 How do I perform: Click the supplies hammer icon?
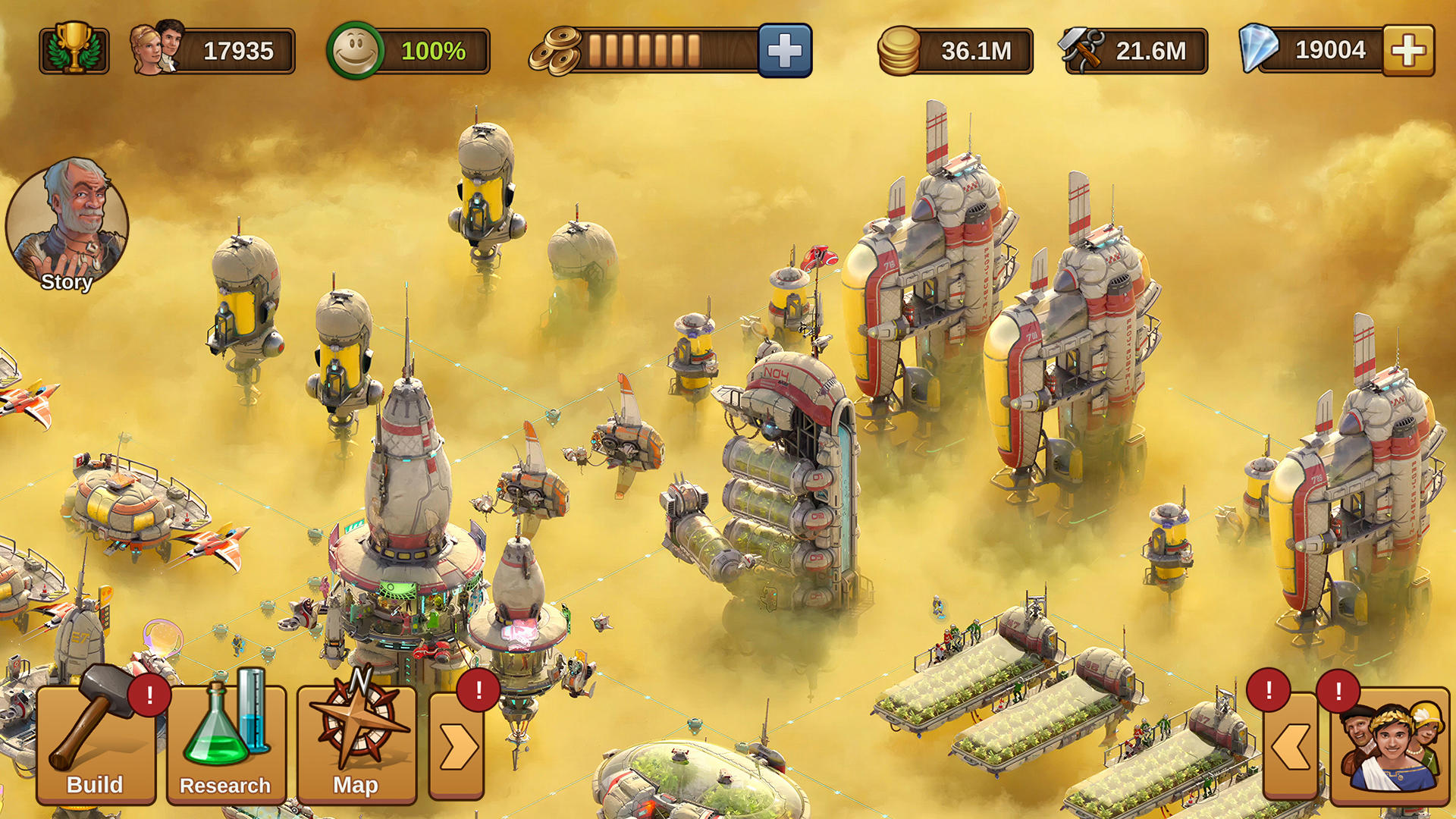click(x=1080, y=49)
